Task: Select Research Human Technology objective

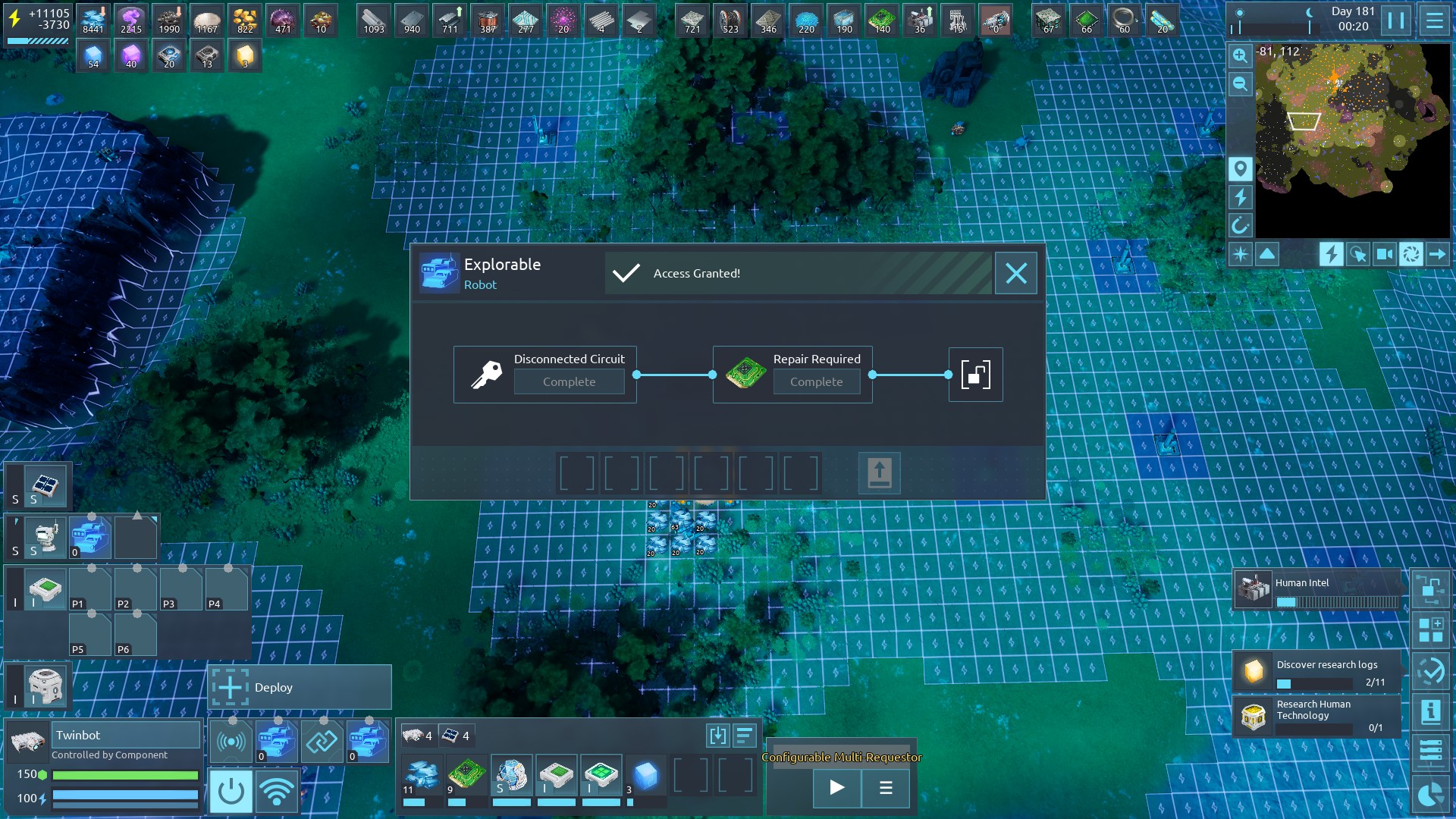Action: click(1317, 716)
